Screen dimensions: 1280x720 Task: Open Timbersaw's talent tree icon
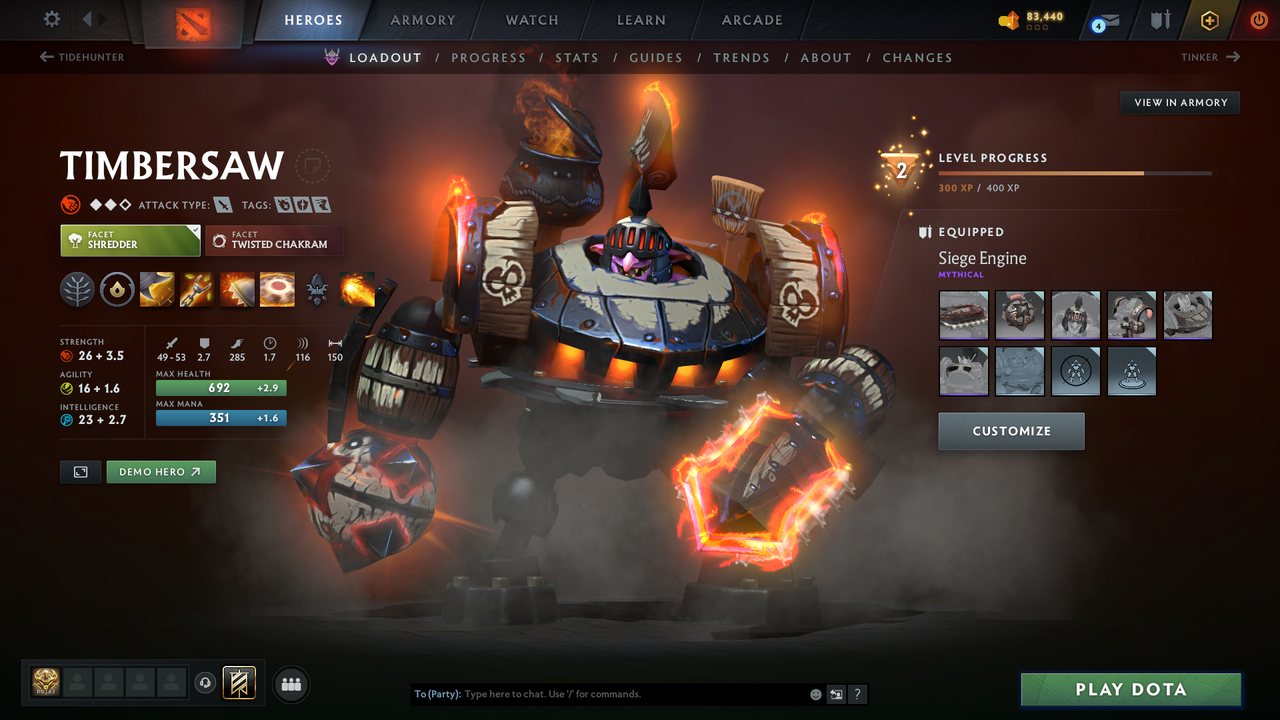pyautogui.click(x=77, y=289)
